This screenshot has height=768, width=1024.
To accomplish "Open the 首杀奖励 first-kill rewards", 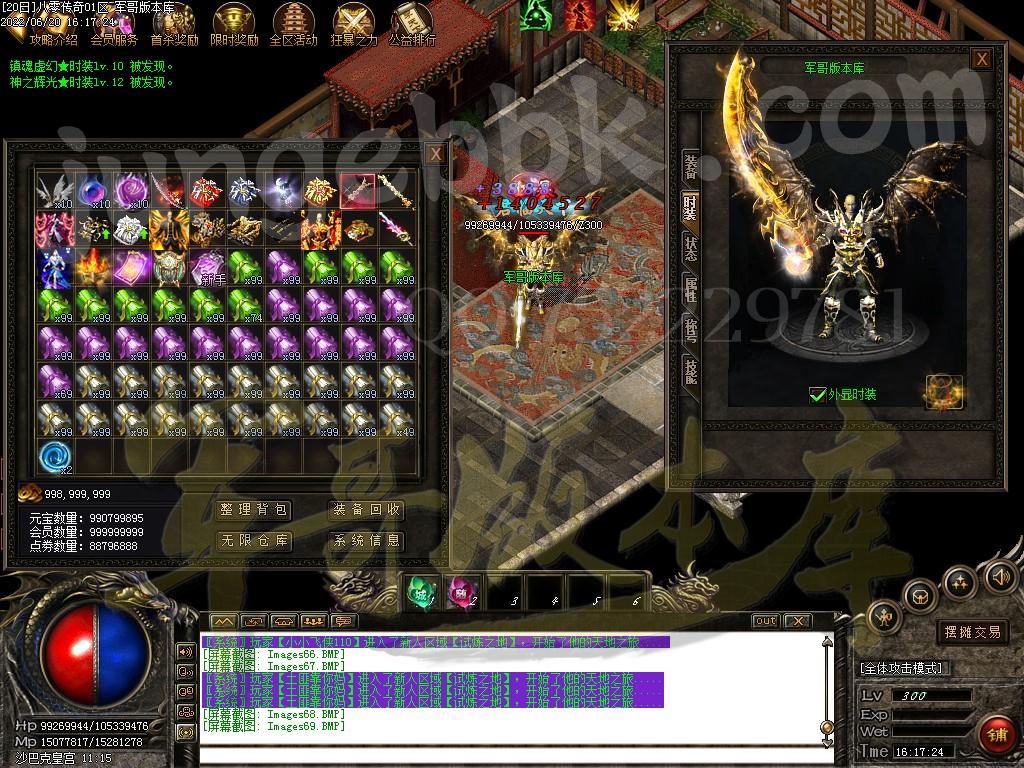I will (174, 25).
